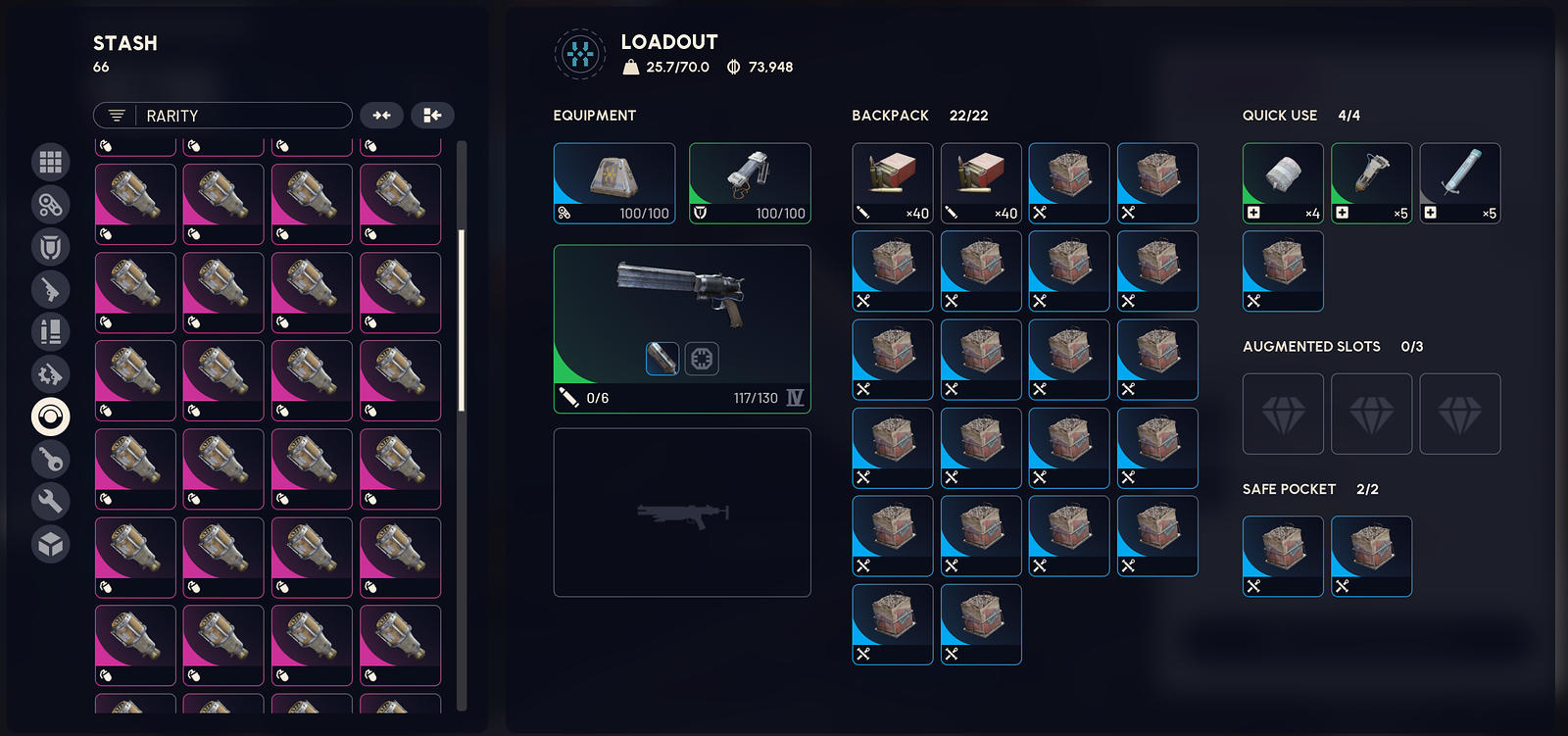Select the bandage roll quick use slot
The width and height of the screenshot is (1568, 736).
[1283, 183]
